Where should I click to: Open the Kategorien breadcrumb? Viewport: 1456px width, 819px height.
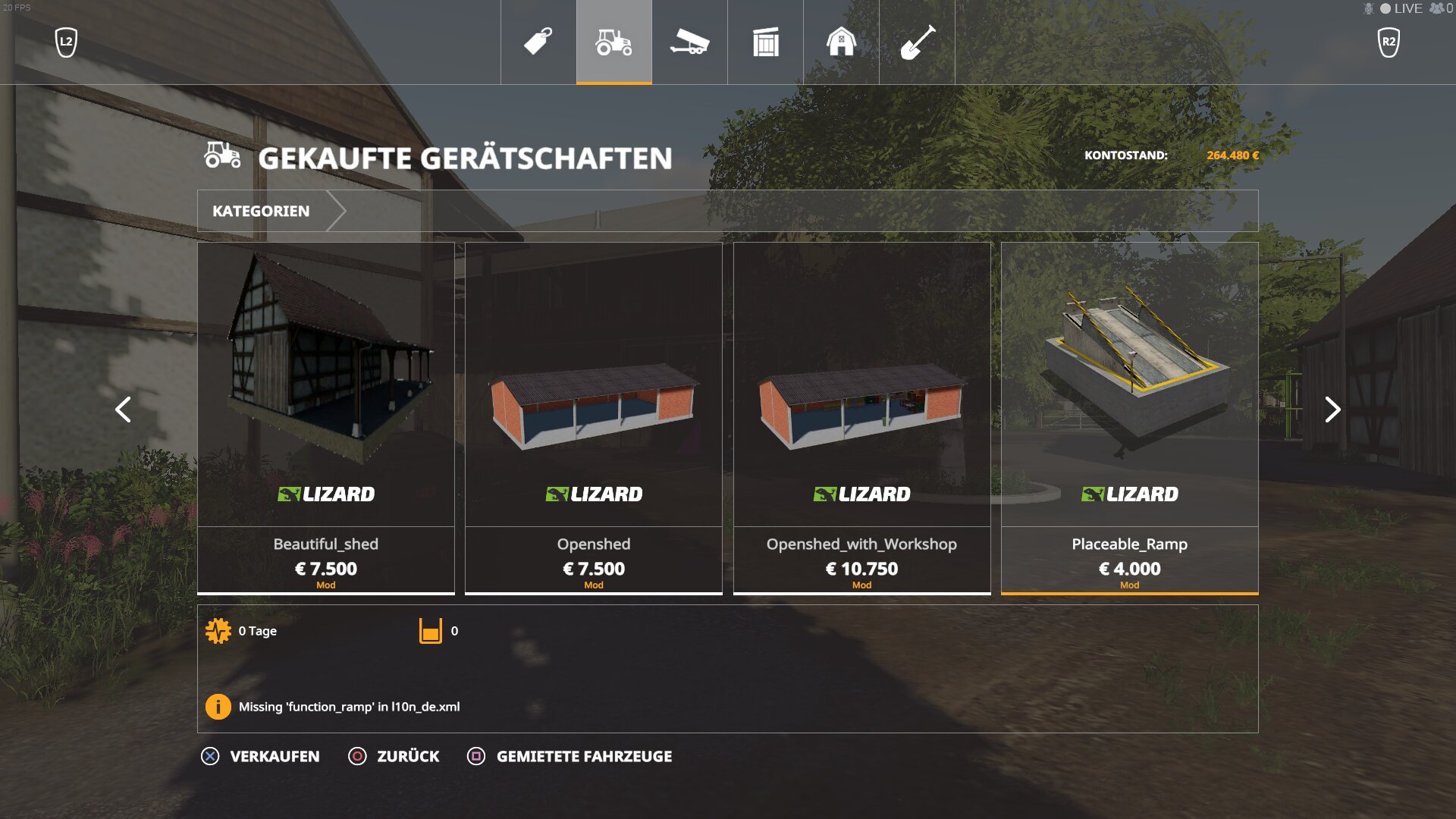tap(261, 211)
